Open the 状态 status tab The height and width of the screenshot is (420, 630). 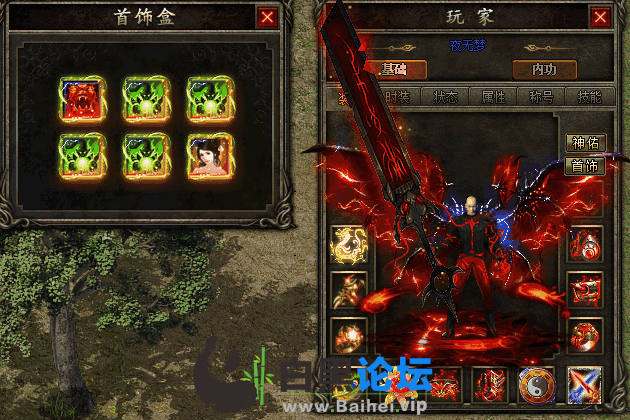pyautogui.click(x=446, y=97)
